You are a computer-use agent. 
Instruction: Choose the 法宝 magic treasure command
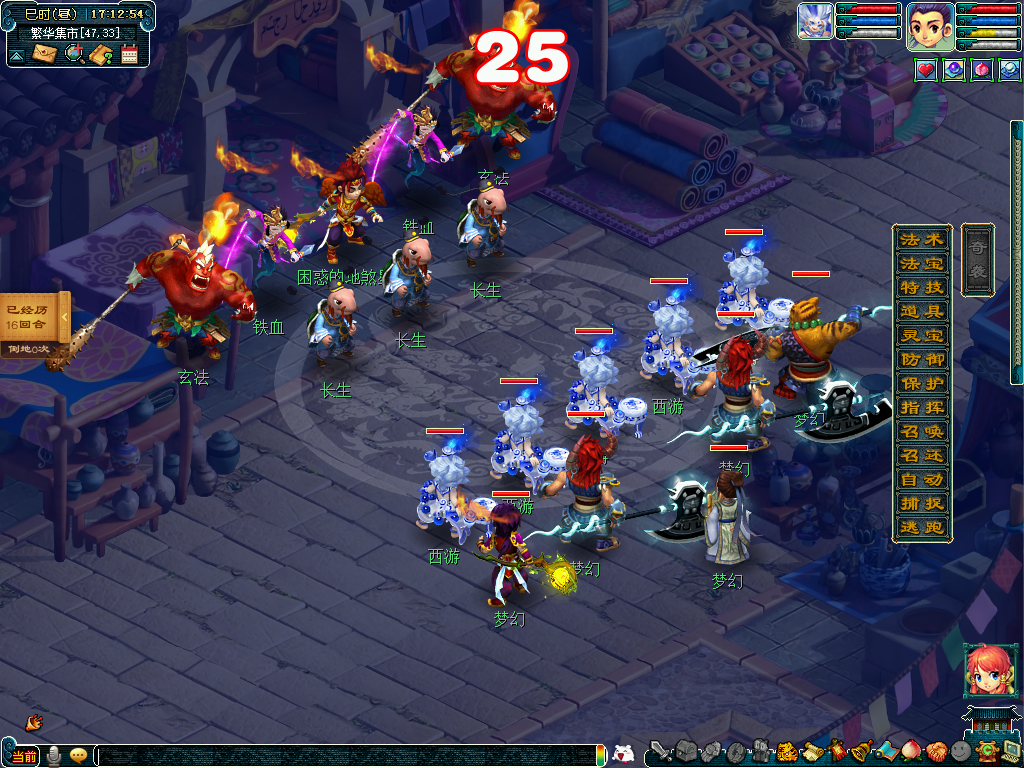tap(921, 264)
